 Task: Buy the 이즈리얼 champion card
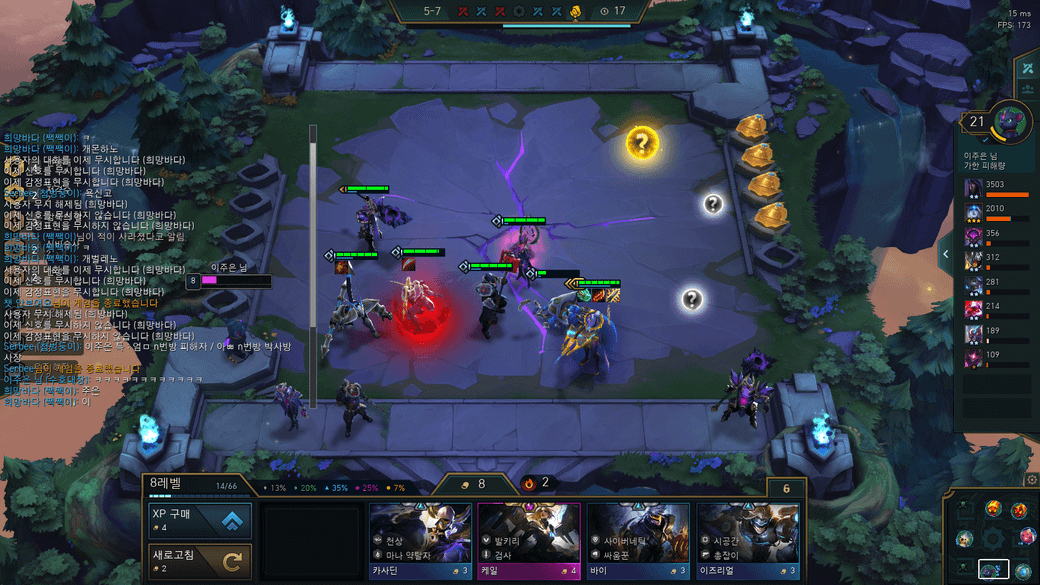coord(747,541)
